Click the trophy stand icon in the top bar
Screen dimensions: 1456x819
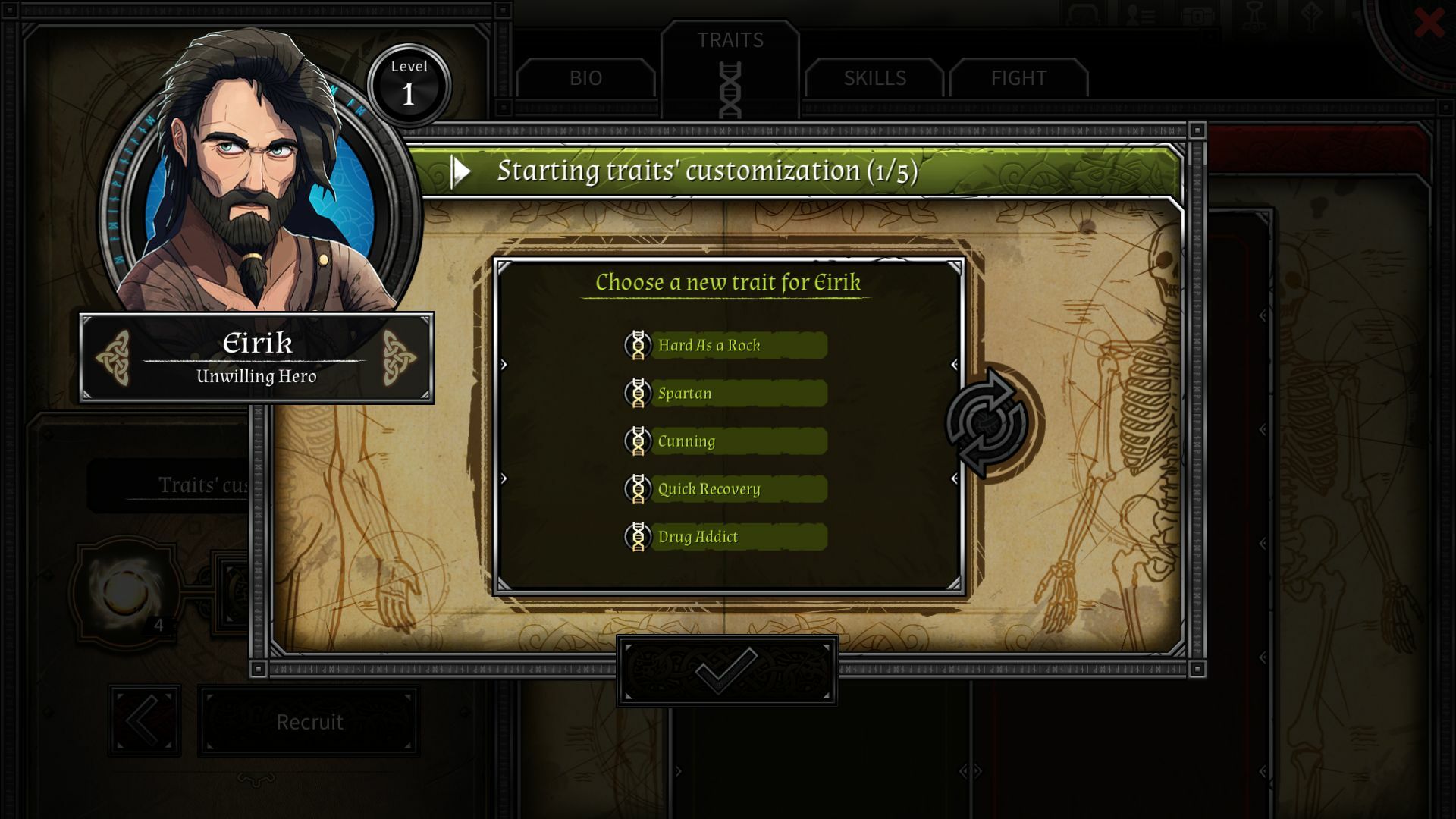tap(1254, 14)
